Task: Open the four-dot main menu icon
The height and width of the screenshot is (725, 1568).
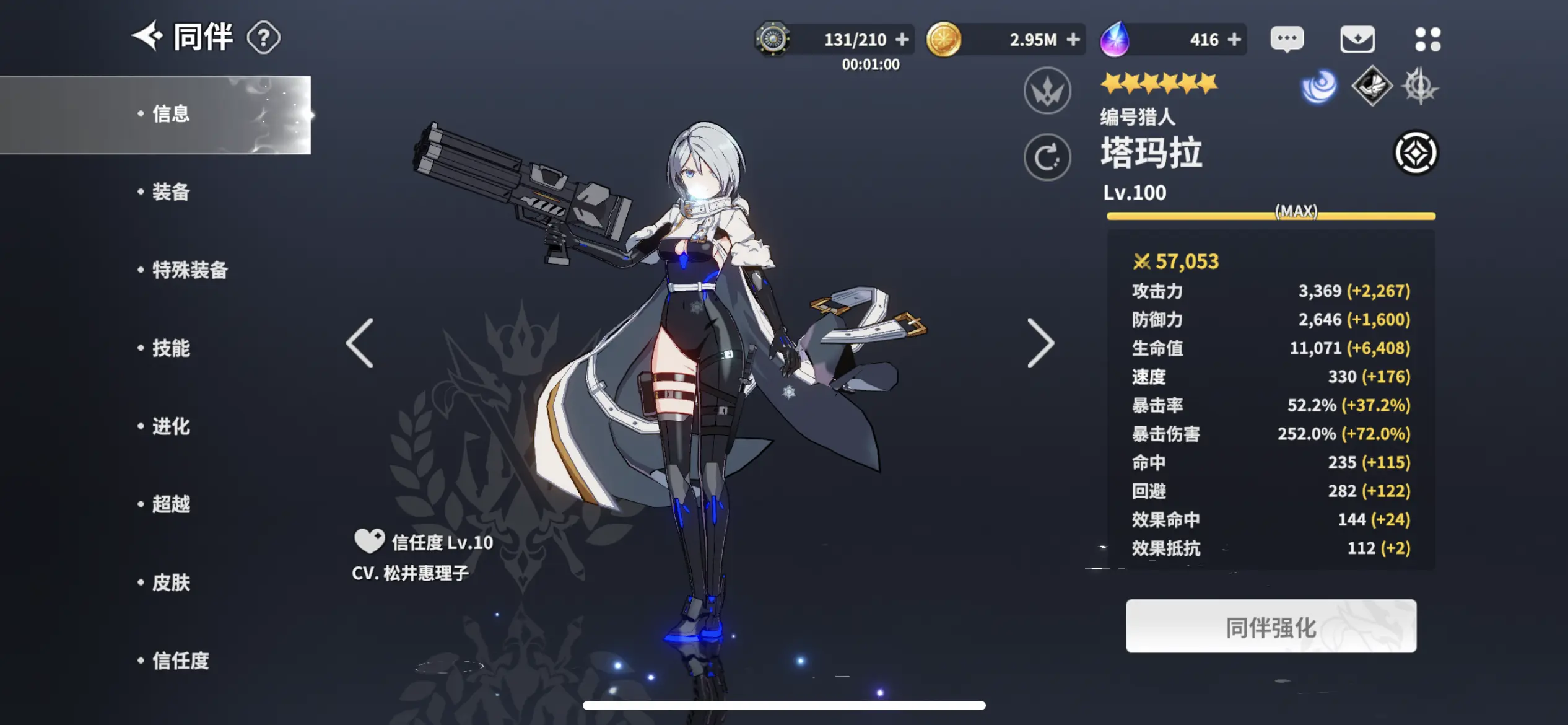Action: [x=1427, y=40]
